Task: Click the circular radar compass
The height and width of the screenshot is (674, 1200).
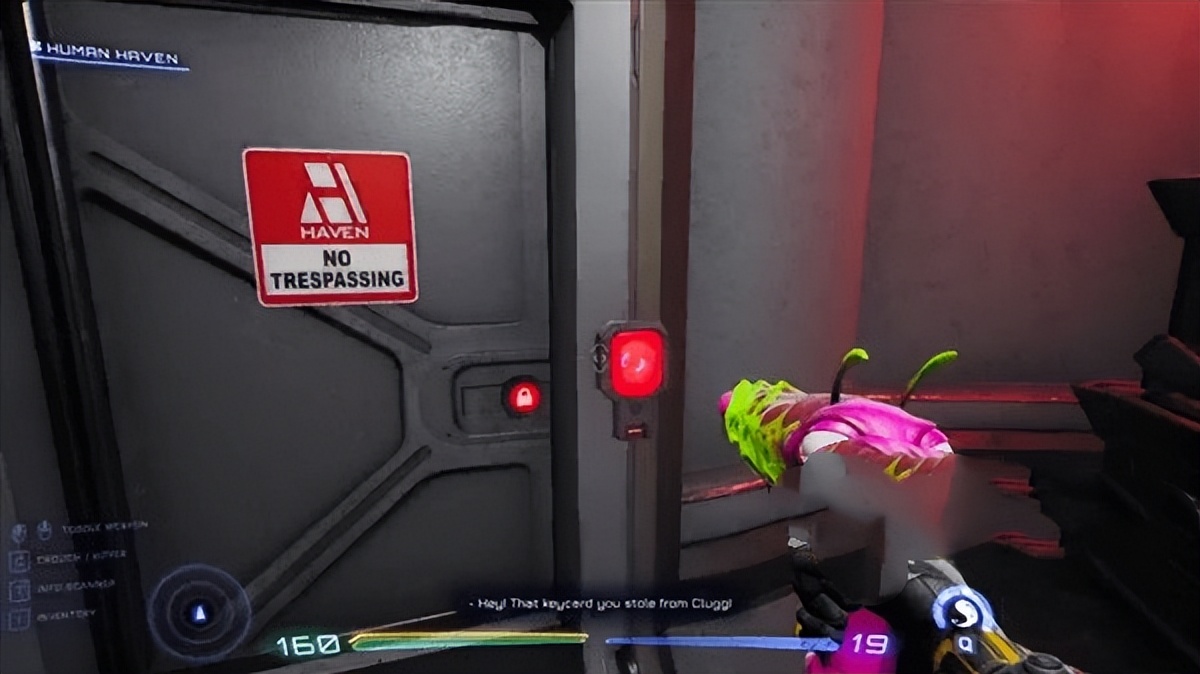Action: click(x=200, y=612)
